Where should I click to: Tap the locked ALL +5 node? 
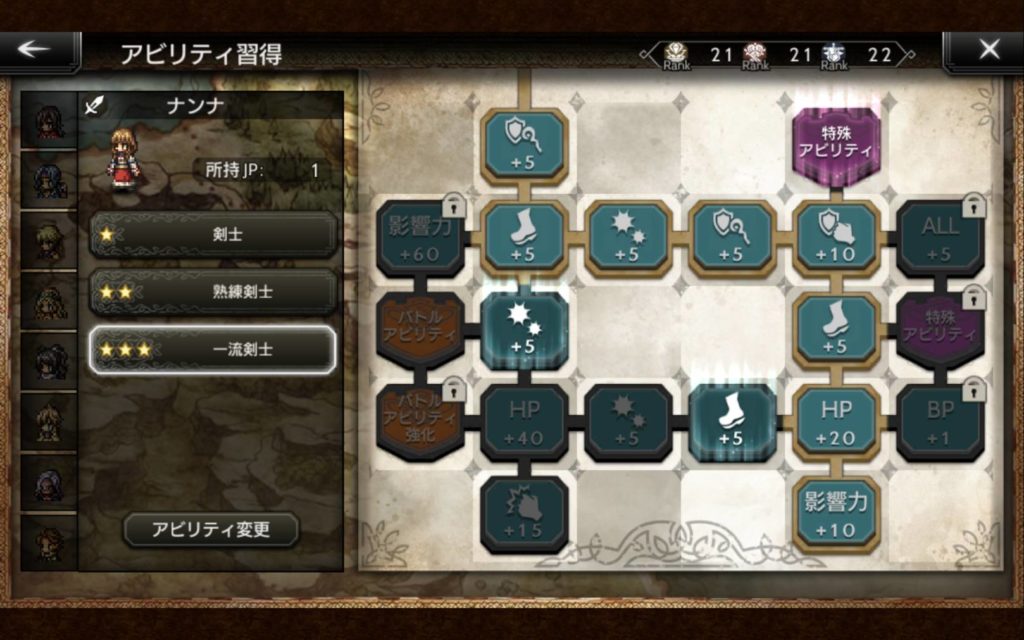(940, 238)
